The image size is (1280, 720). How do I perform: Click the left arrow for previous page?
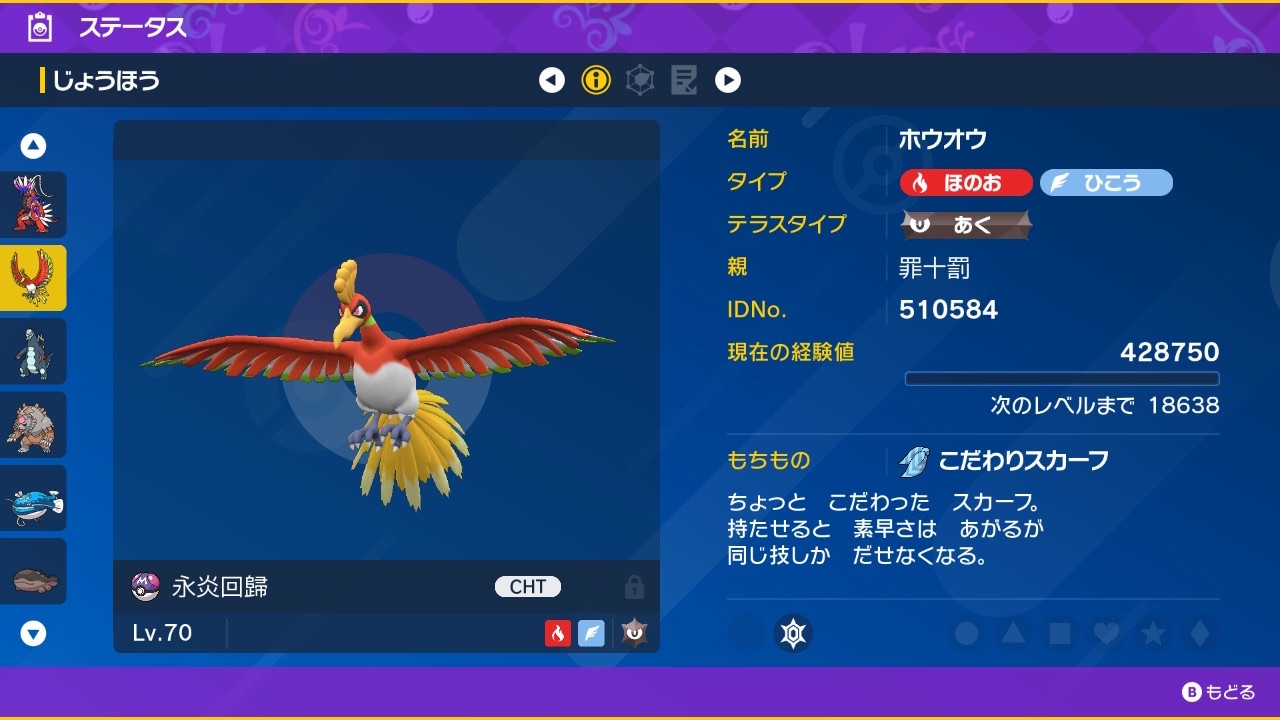[x=552, y=80]
